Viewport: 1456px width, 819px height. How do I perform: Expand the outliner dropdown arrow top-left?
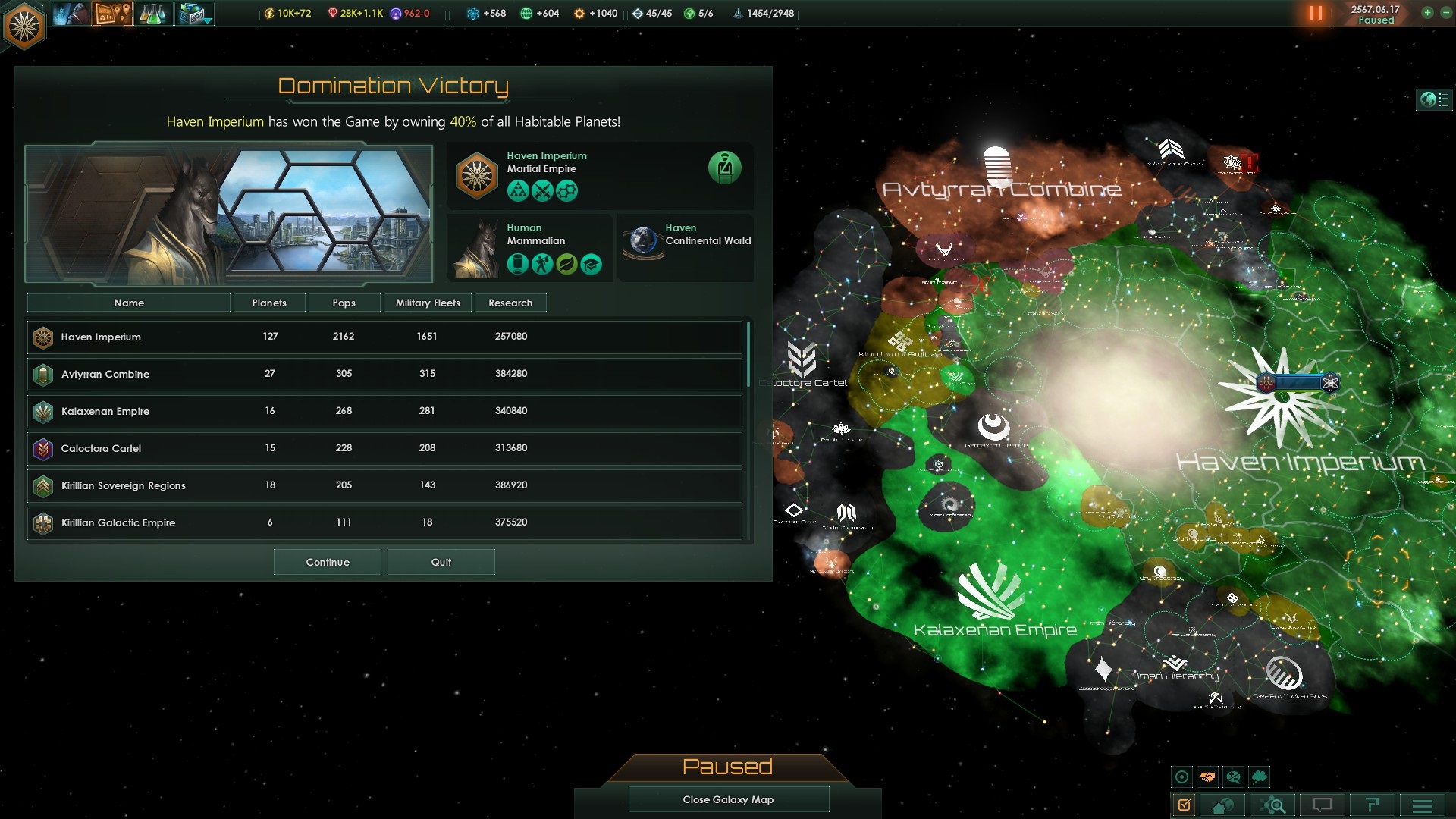[x=208, y=20]
